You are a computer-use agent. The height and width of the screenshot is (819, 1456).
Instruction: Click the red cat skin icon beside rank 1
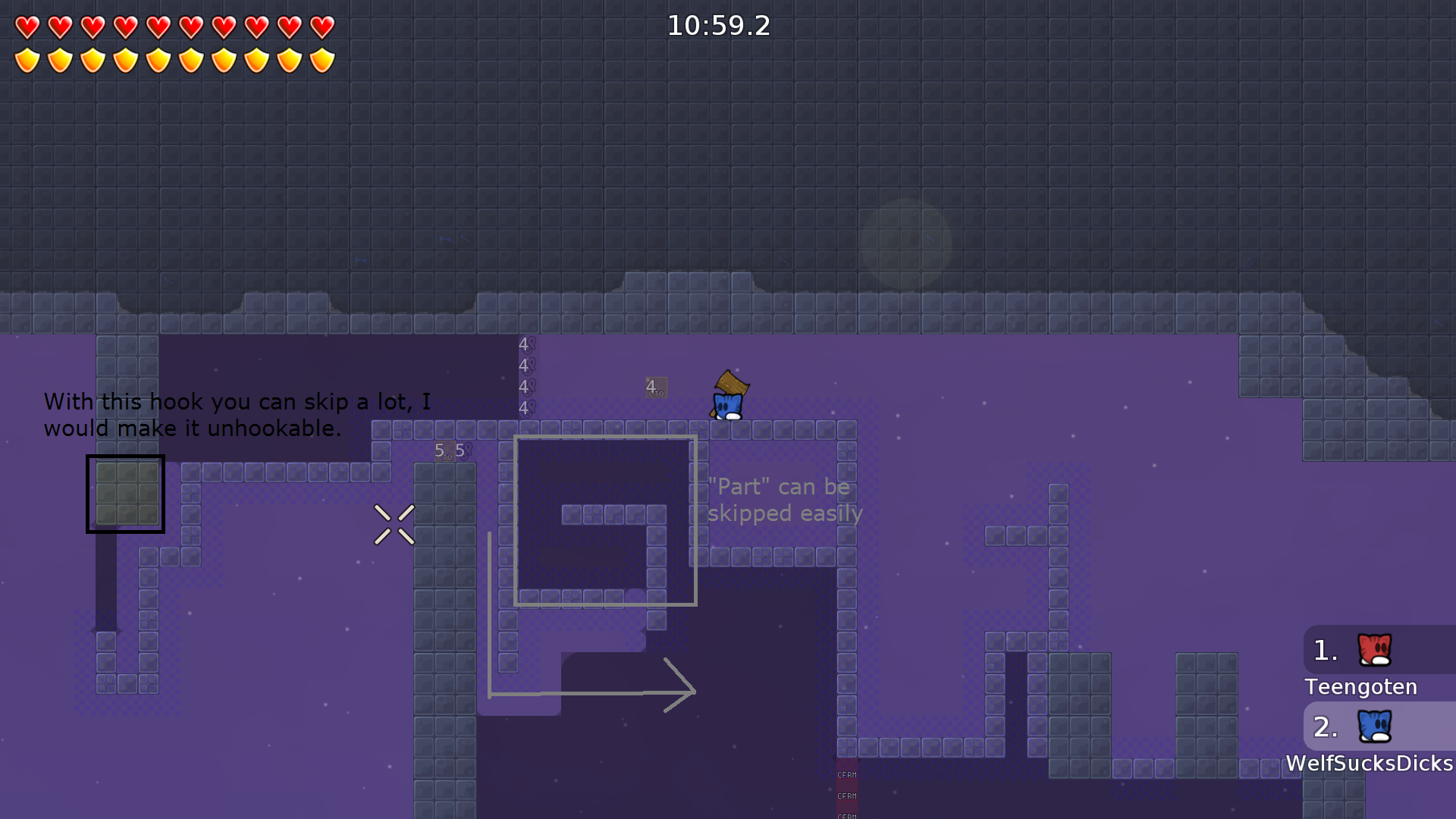pyautogui.click(x=1373, y=651)
